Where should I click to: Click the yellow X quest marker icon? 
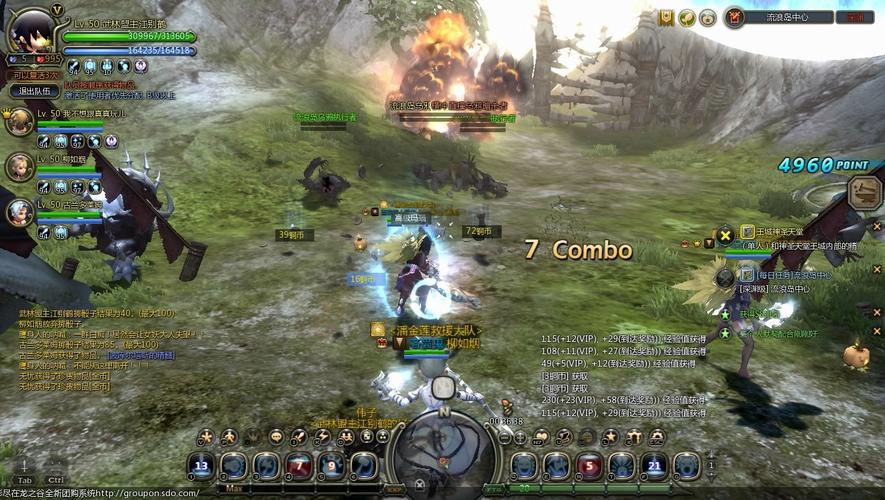pos(725,236)
